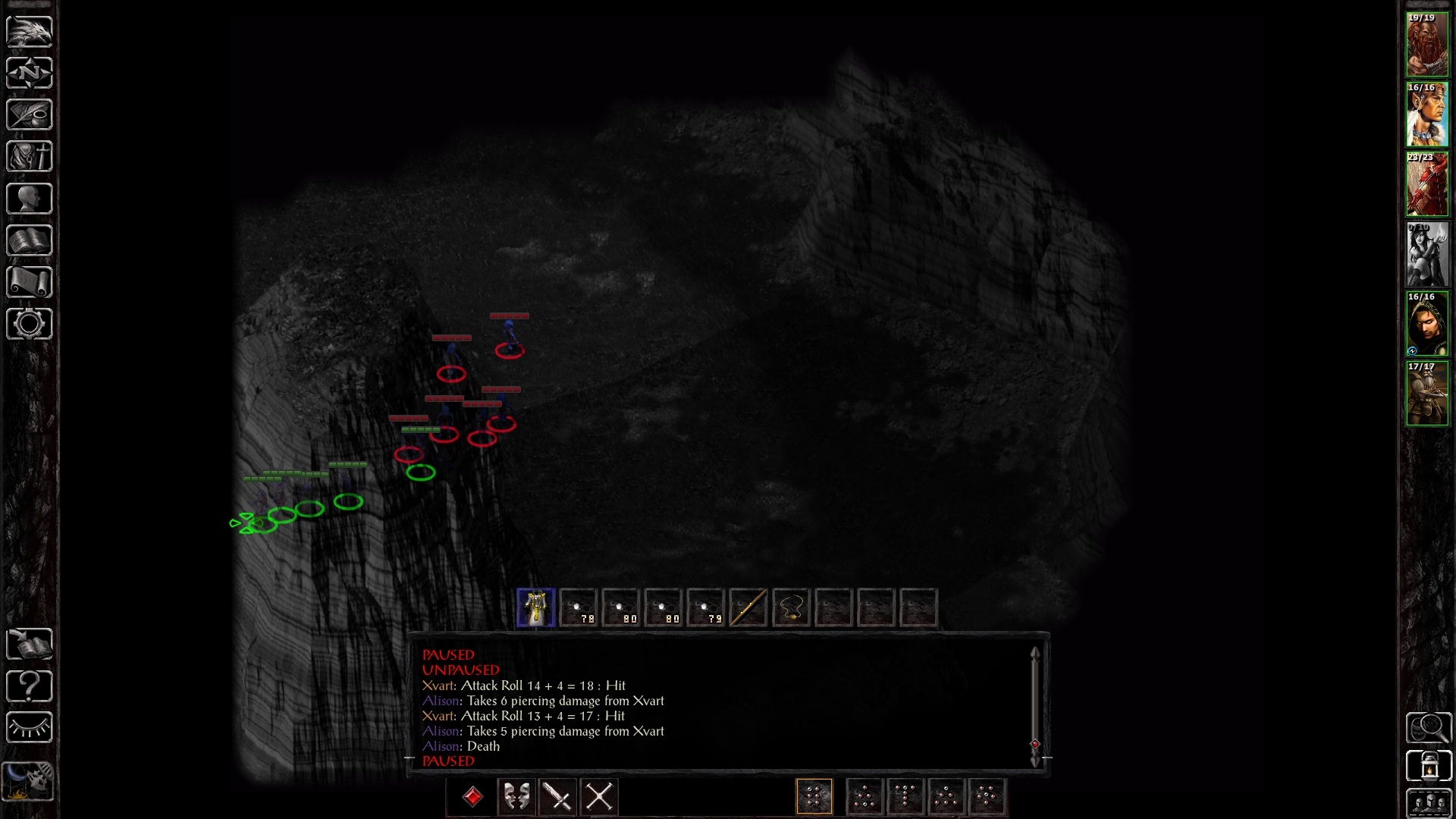Open the options gear icon
Screen dimensions: 1456x819
30,324
